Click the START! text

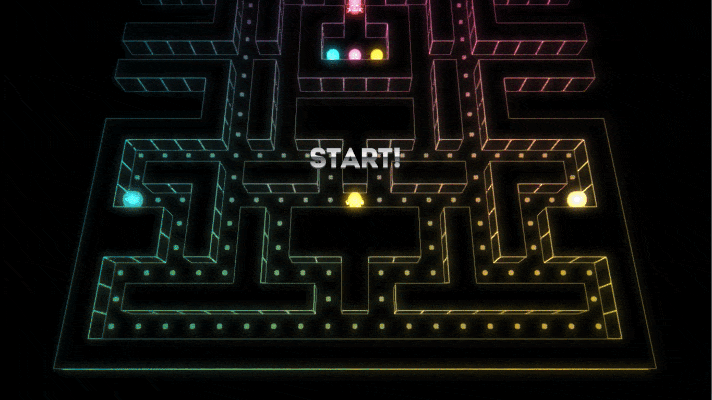355,158
